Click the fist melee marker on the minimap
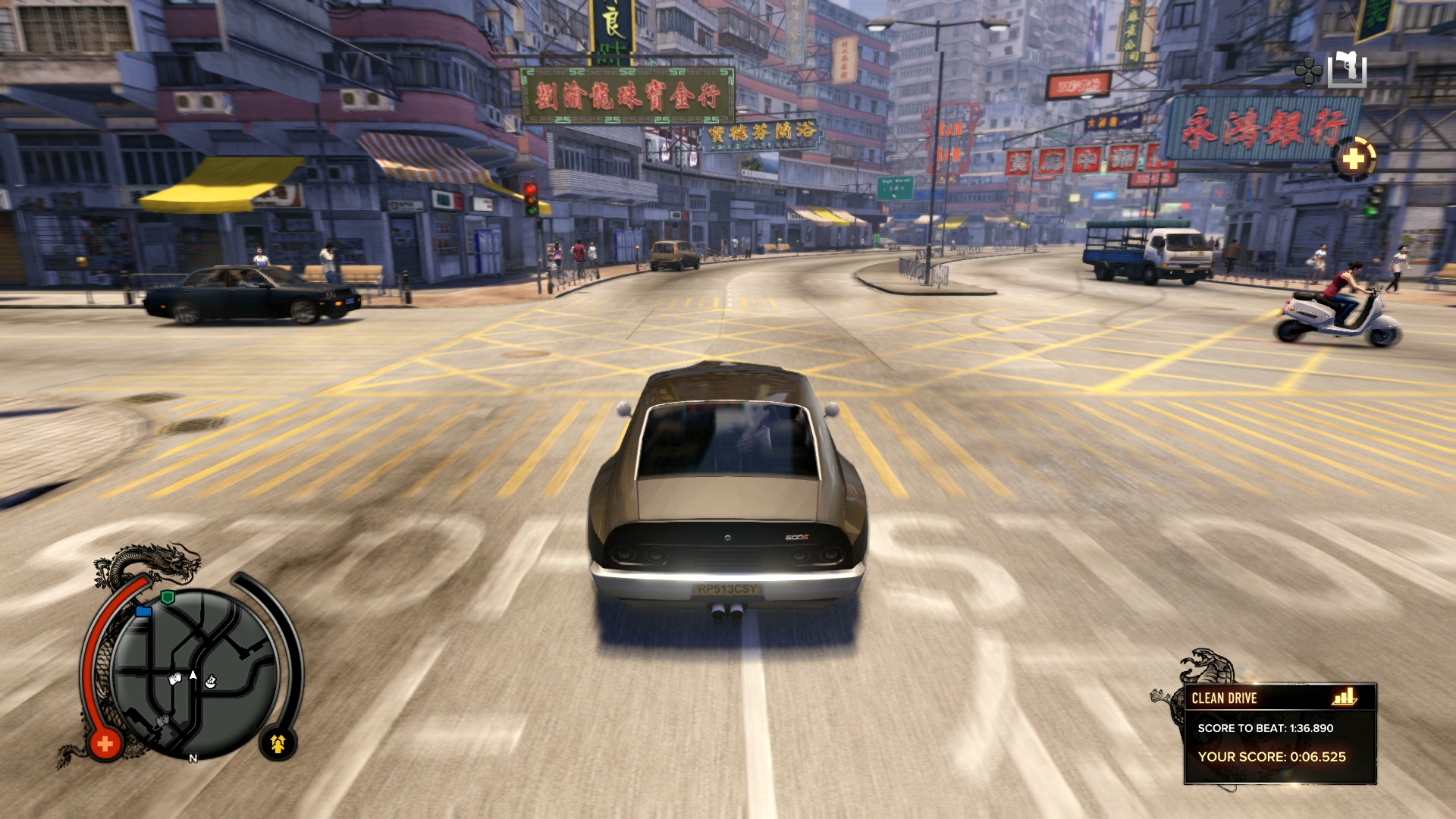Viewport: 1456px width, 819px height. (174, 677)
